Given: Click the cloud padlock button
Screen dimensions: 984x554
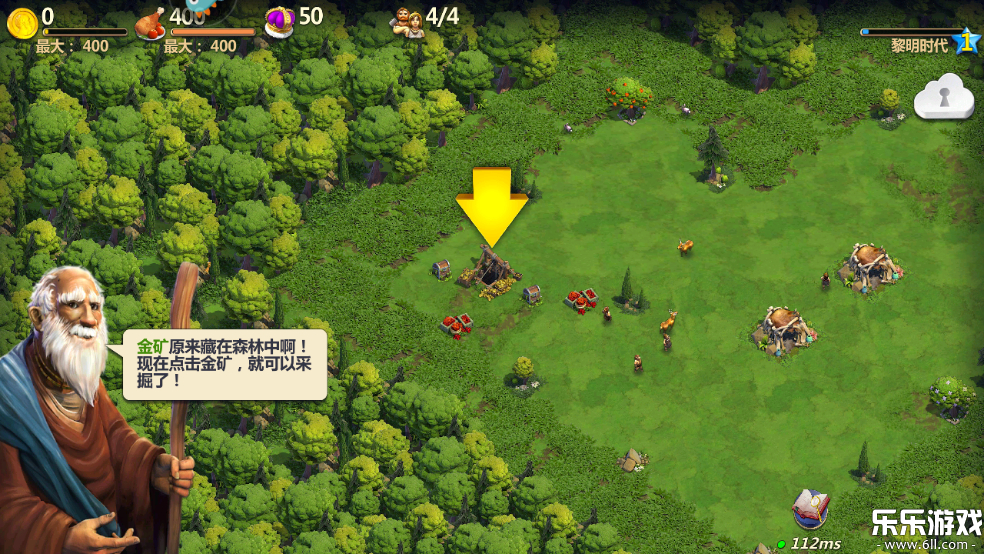Looking at the screenshot, I should [x=943, y=97].
